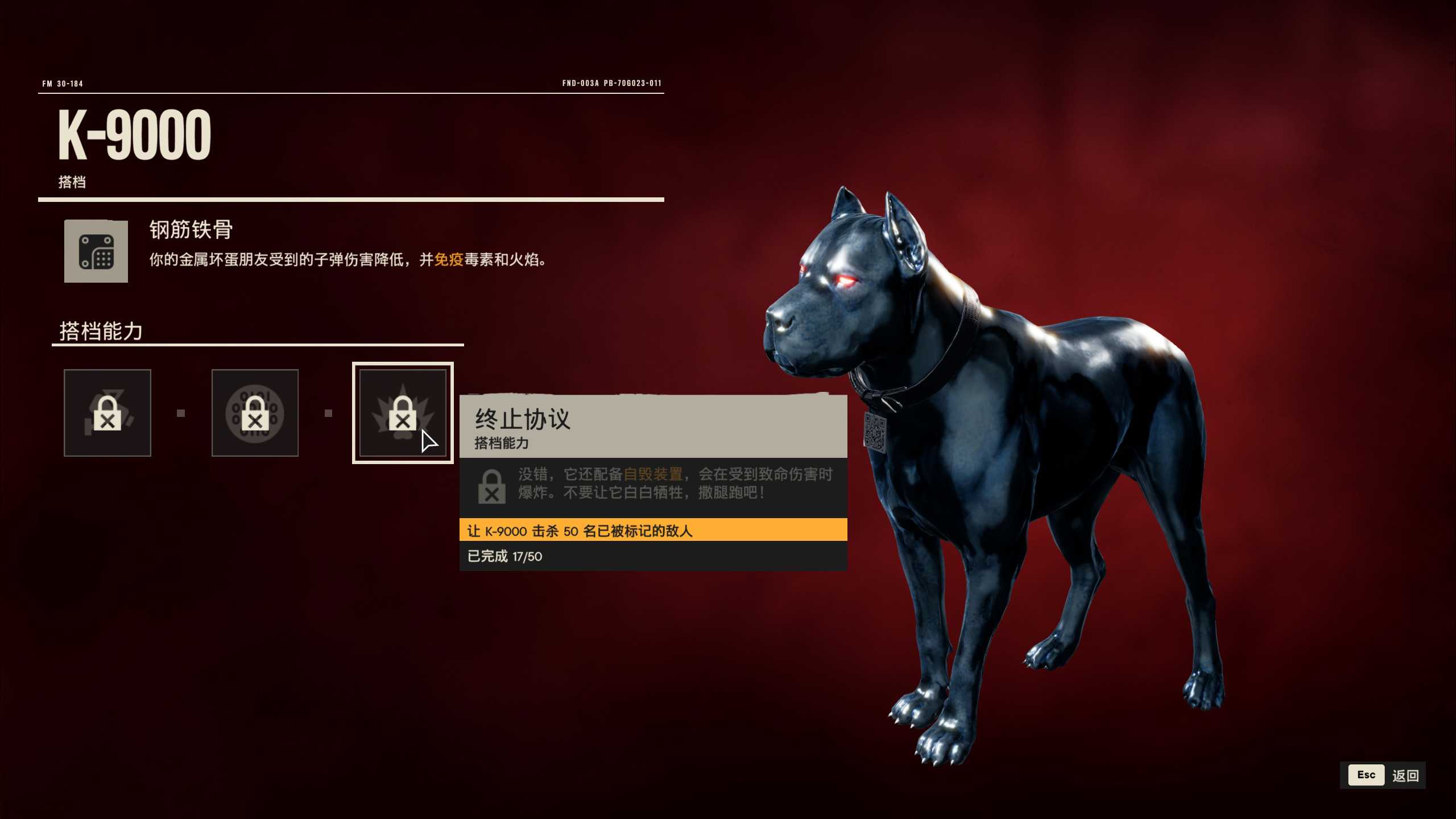This screenshot has width=1456, height=819.
Task: Toggle the highlighted 终止协议 ability selection
Action: [404, 413]
